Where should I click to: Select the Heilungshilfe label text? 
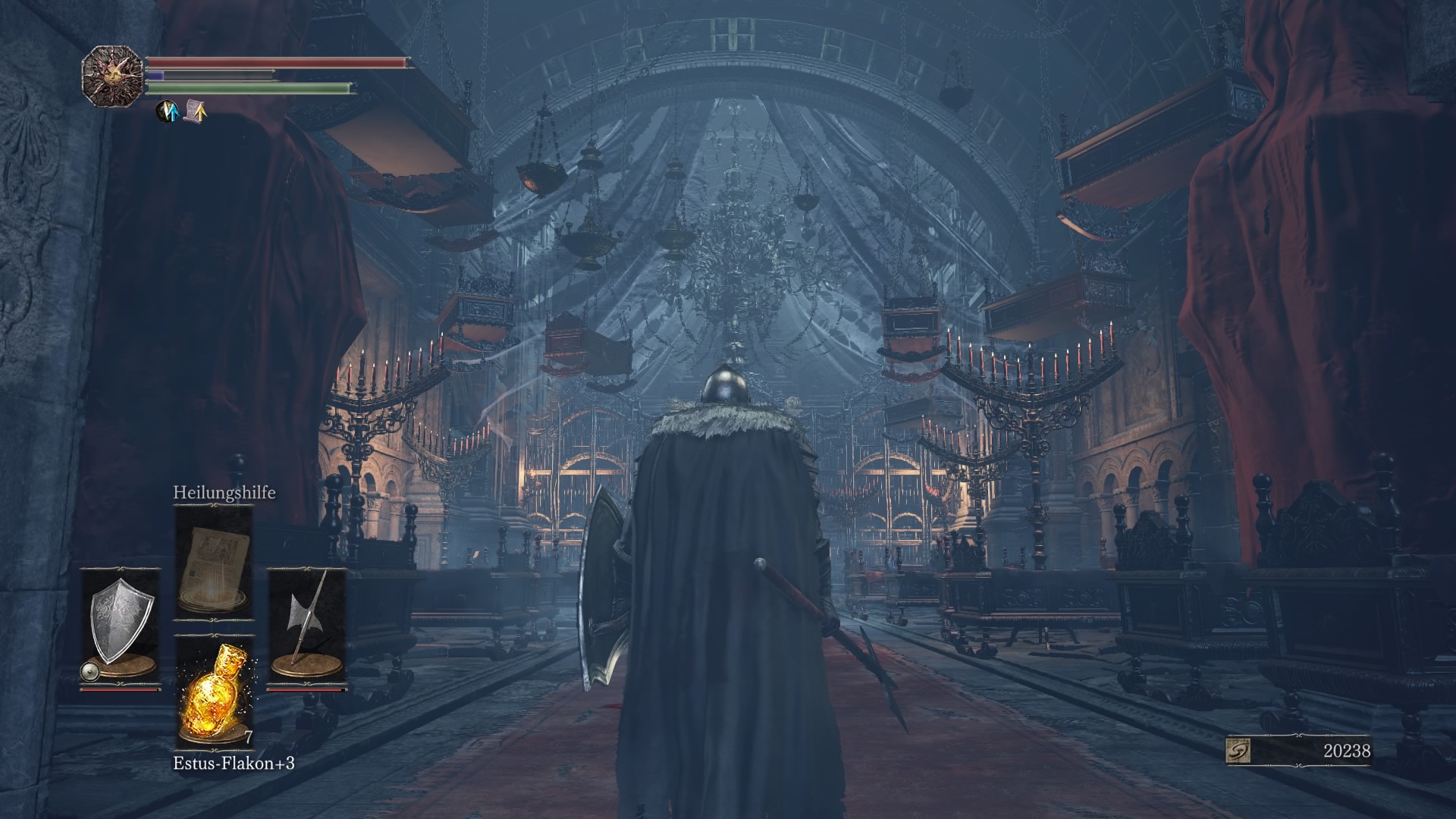click(x=224, y=494)
